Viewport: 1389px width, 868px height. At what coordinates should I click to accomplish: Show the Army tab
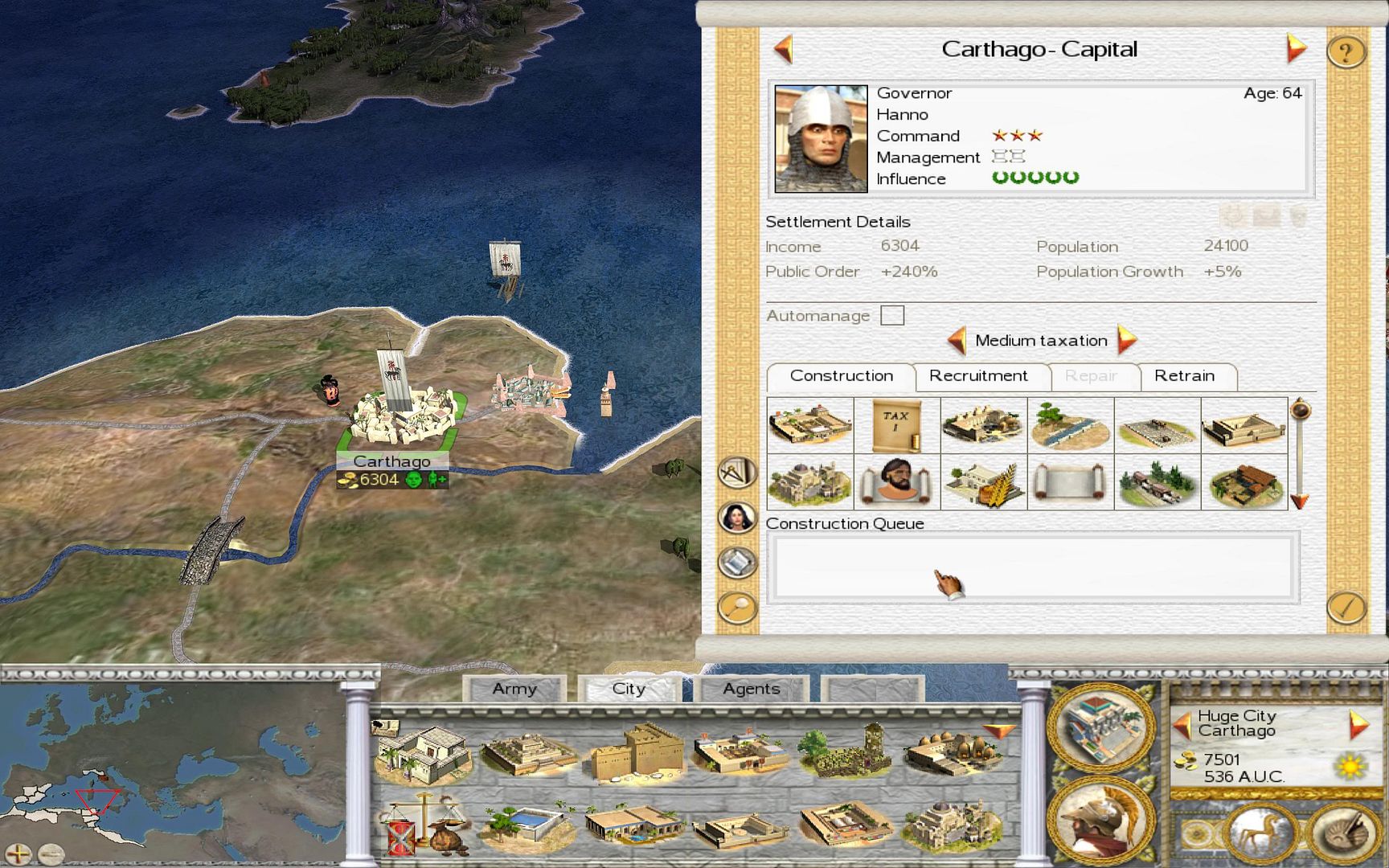514,689
